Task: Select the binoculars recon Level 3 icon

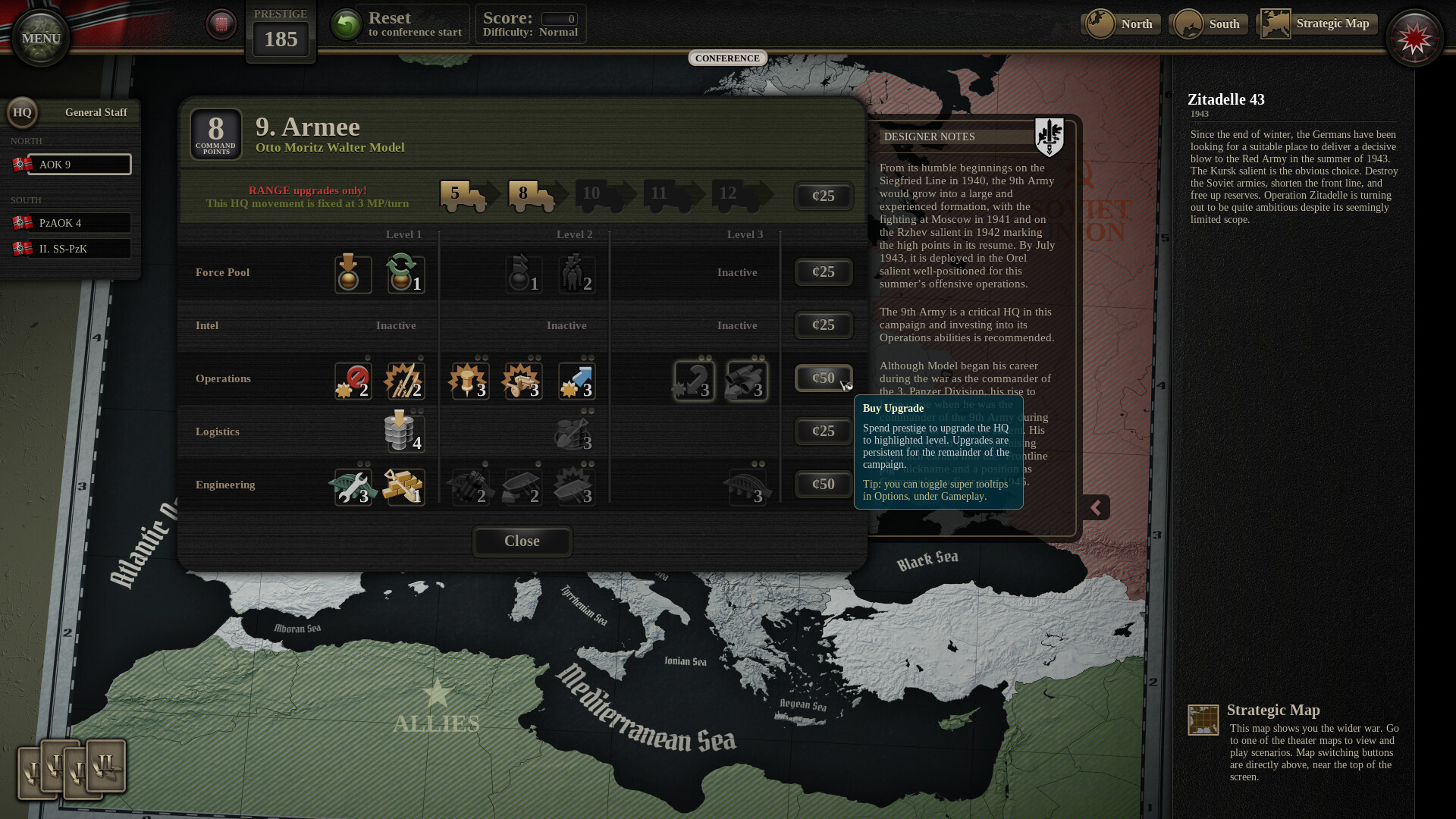Action: click(745, 380)
